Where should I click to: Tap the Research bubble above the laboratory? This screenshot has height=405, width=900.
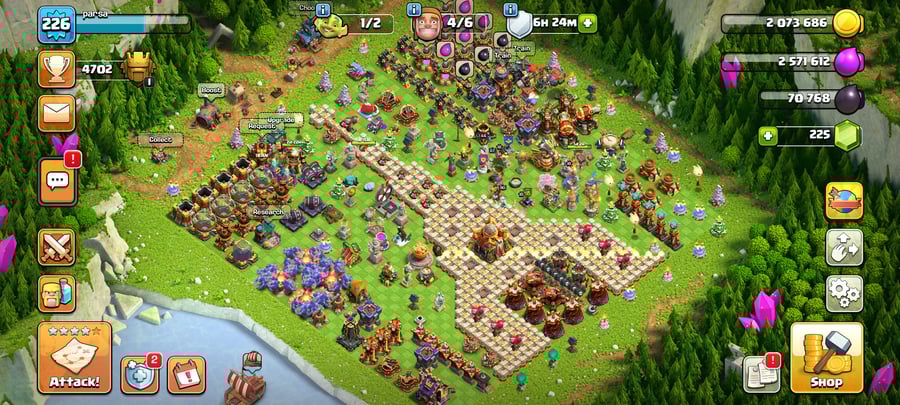267,212
